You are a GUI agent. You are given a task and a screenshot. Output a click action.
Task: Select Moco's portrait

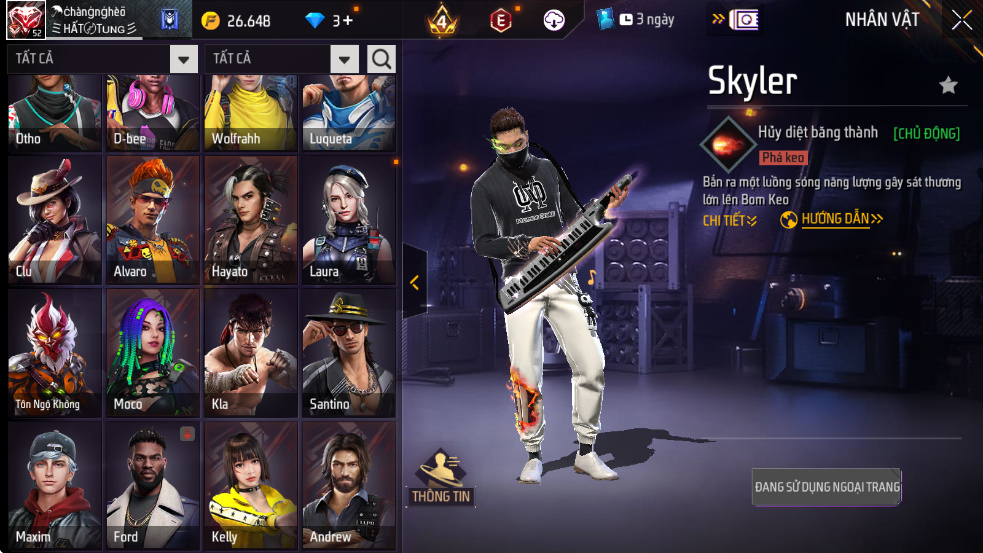(153, 352)
